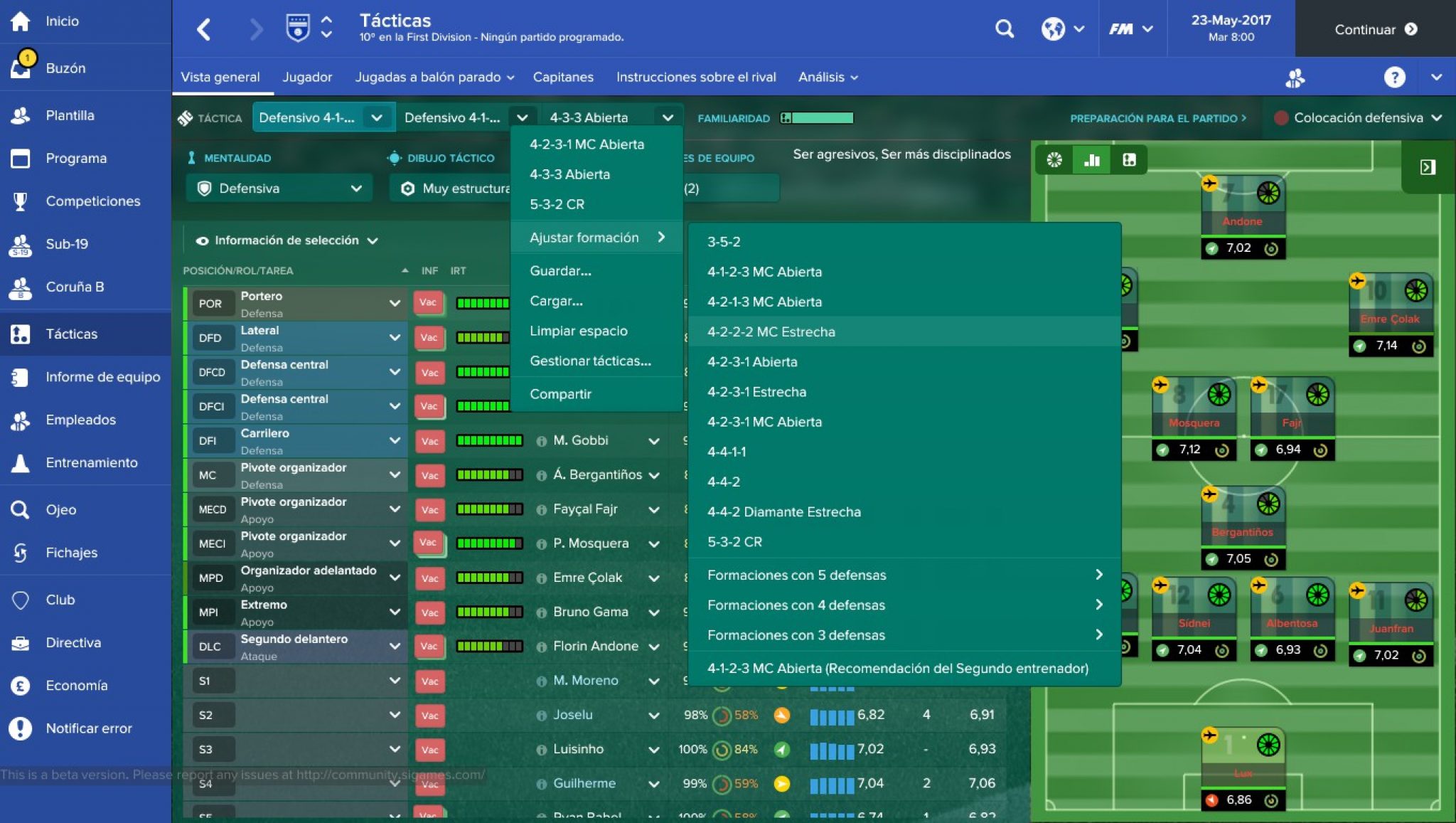The width and height of the screenshot is (1456, 823).
Task: Open the Buzón mailbox icon in the sidebar
Action: [20, 68]
